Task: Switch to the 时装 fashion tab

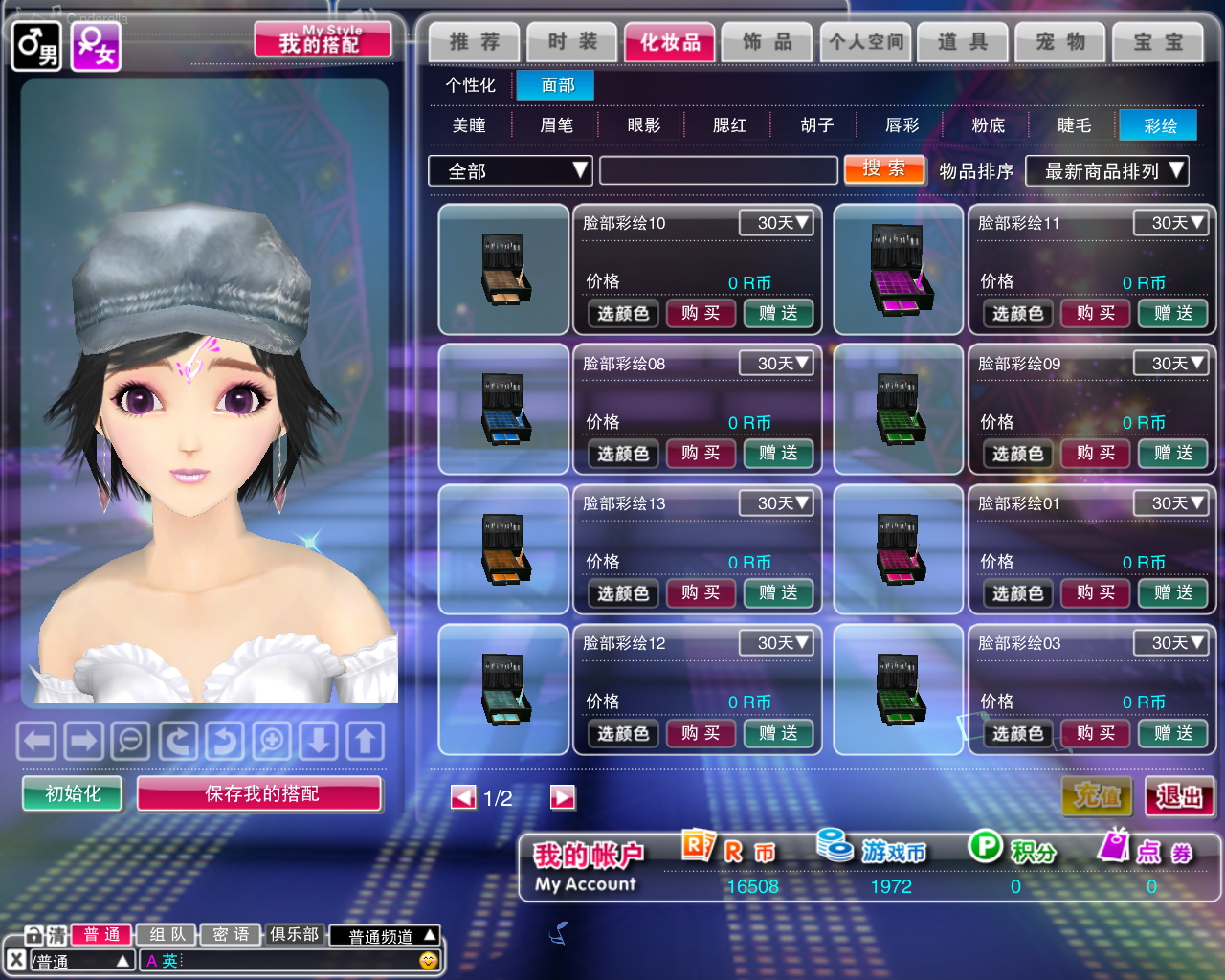Action: tap(571, 42)
